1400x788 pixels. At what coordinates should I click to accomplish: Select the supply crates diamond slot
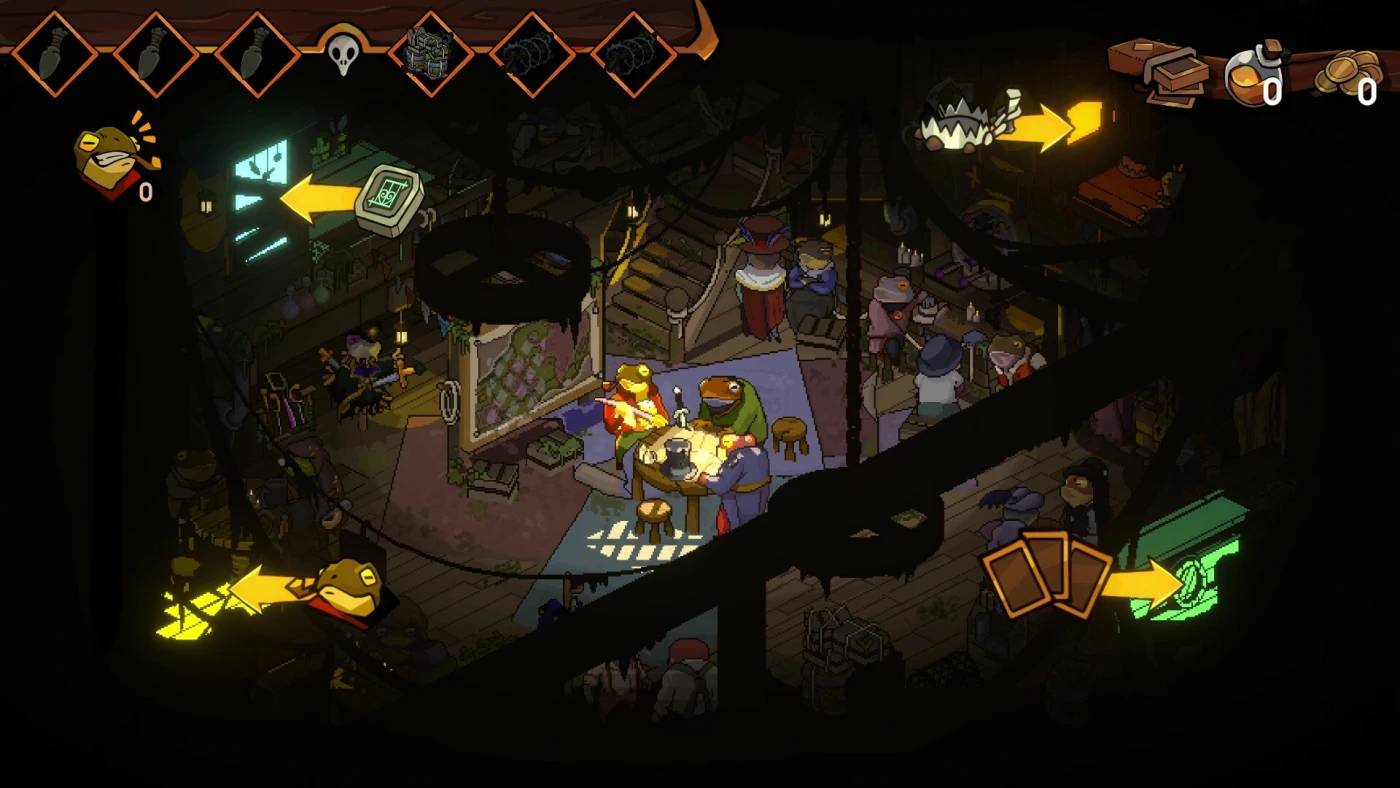[431, 53]
